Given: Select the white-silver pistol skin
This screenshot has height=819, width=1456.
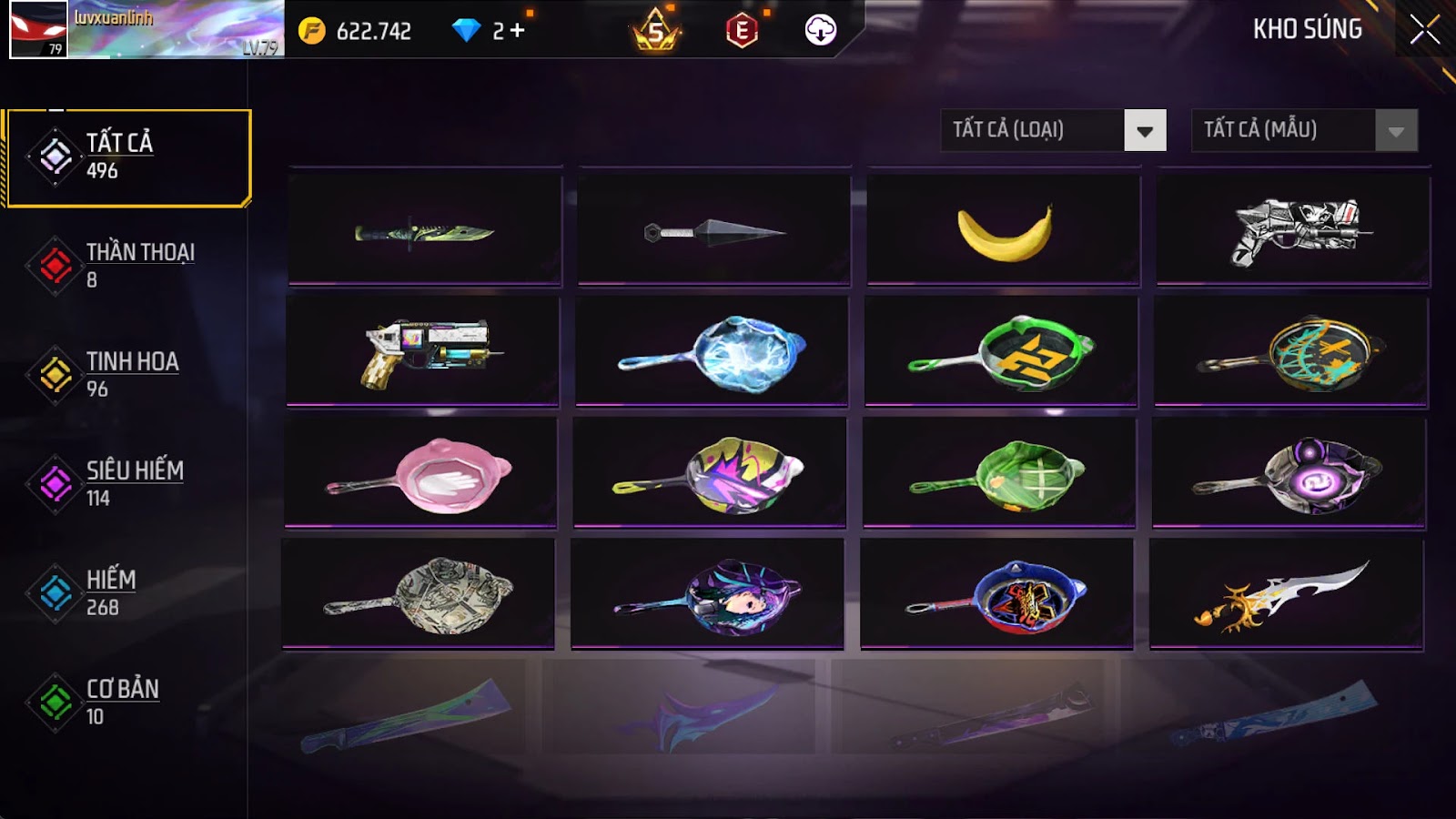Looking at the screenshot, I should pyautogui.click(x=1293, y=231).
